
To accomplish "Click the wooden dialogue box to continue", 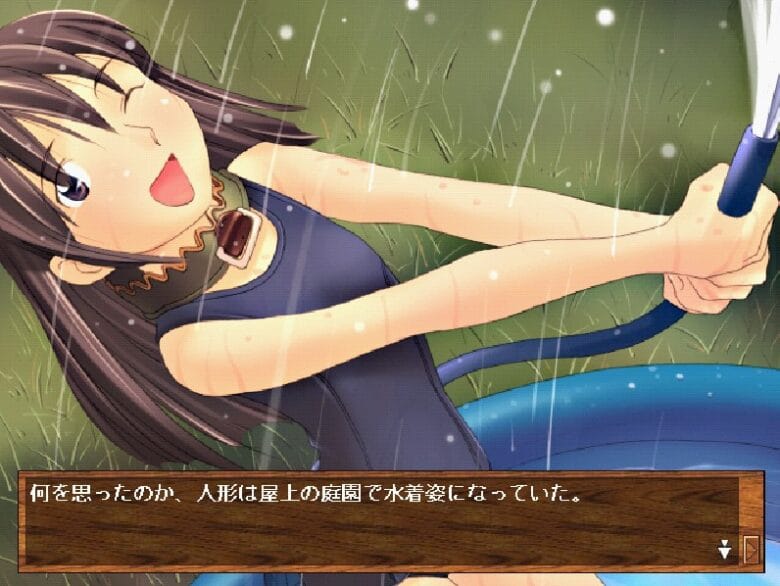I will [x=380, y=525].
